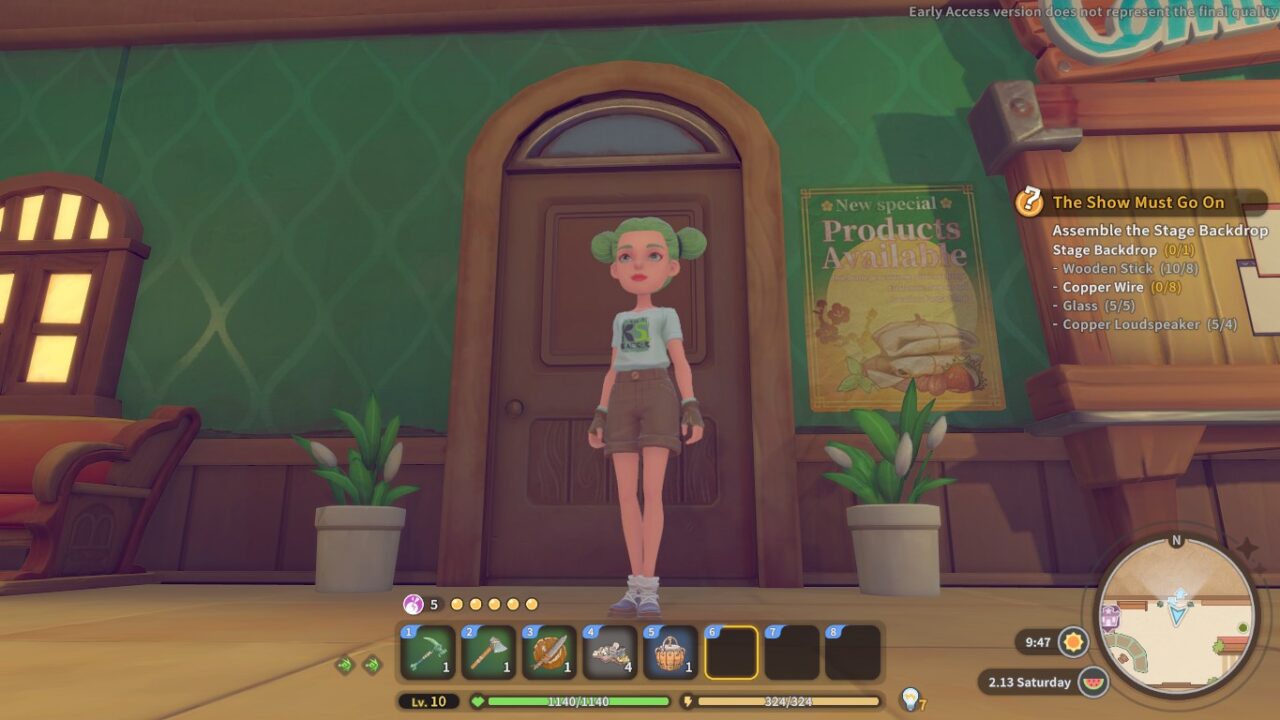The image size is (1280, 720).
Task: Click the sun weather icon
Action: pyautogui.click(x=1074, y=641)
